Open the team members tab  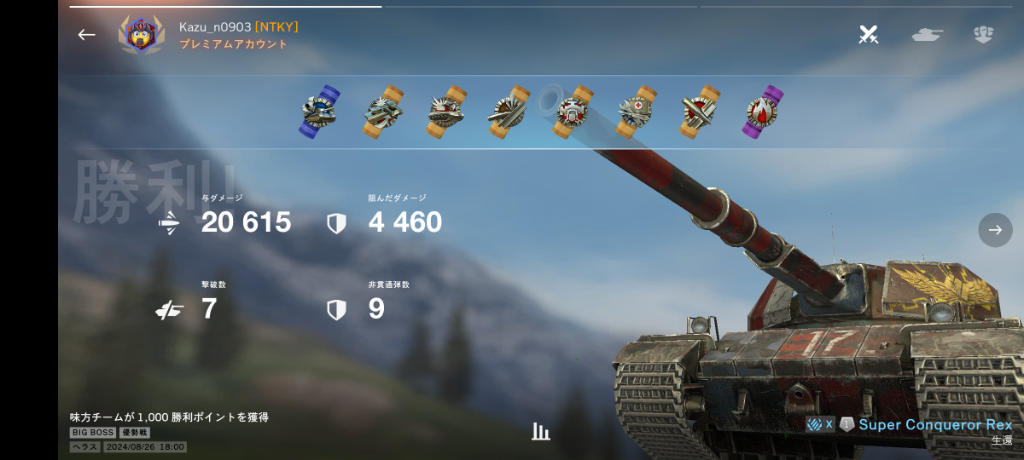[x=983, y=35]
